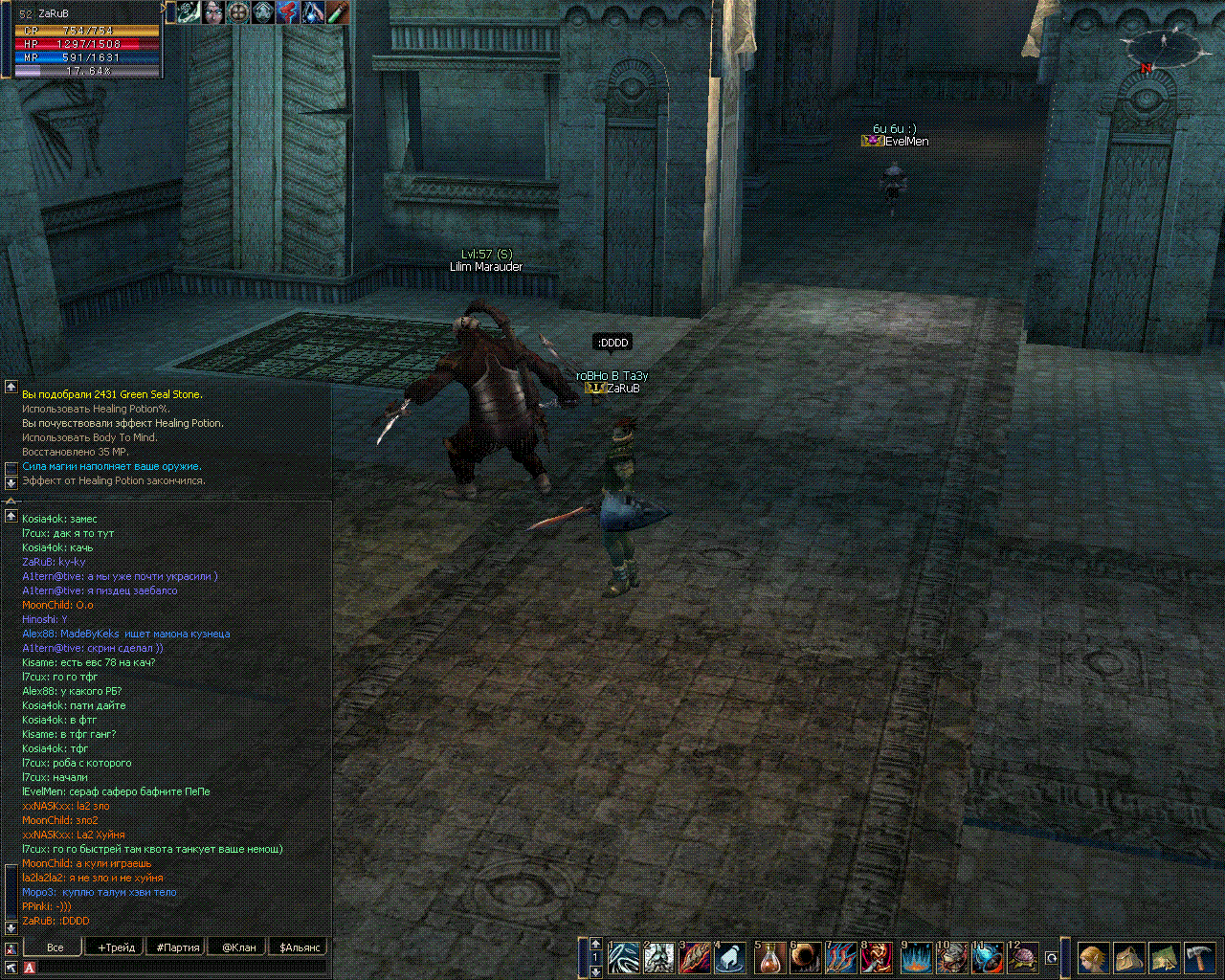Screen dimensions: 1225x980
Task: Switch hotbar to next page with up arrow
Action: 595,944
